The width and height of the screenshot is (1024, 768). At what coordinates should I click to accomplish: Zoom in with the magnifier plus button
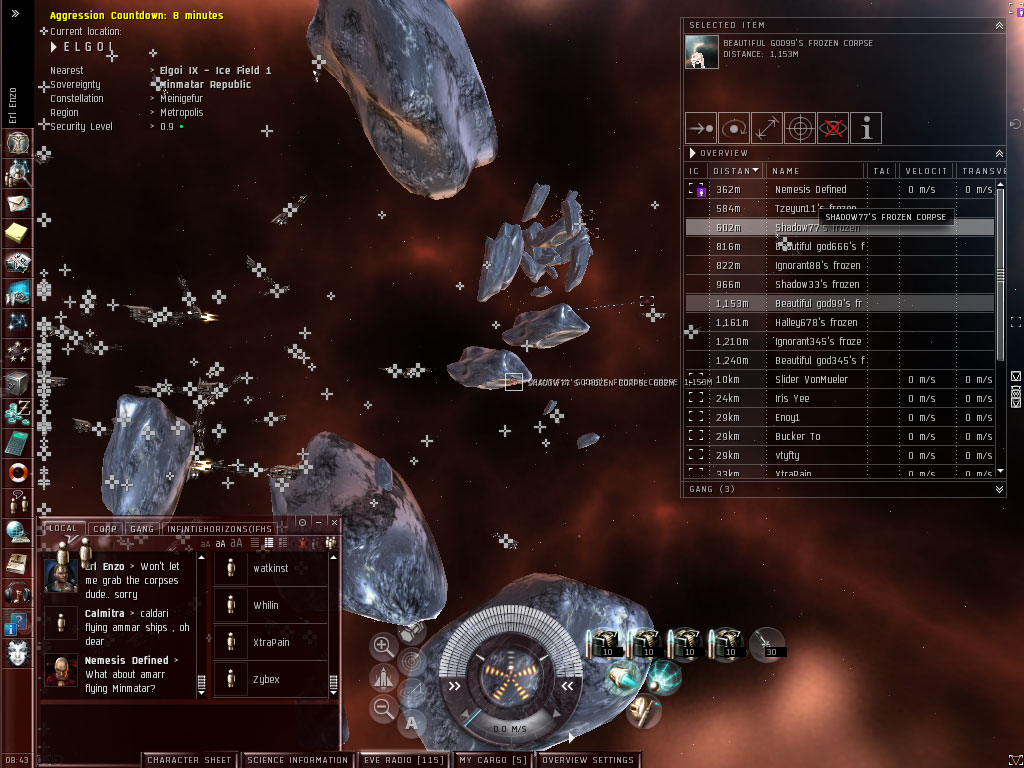coord(383,646)
